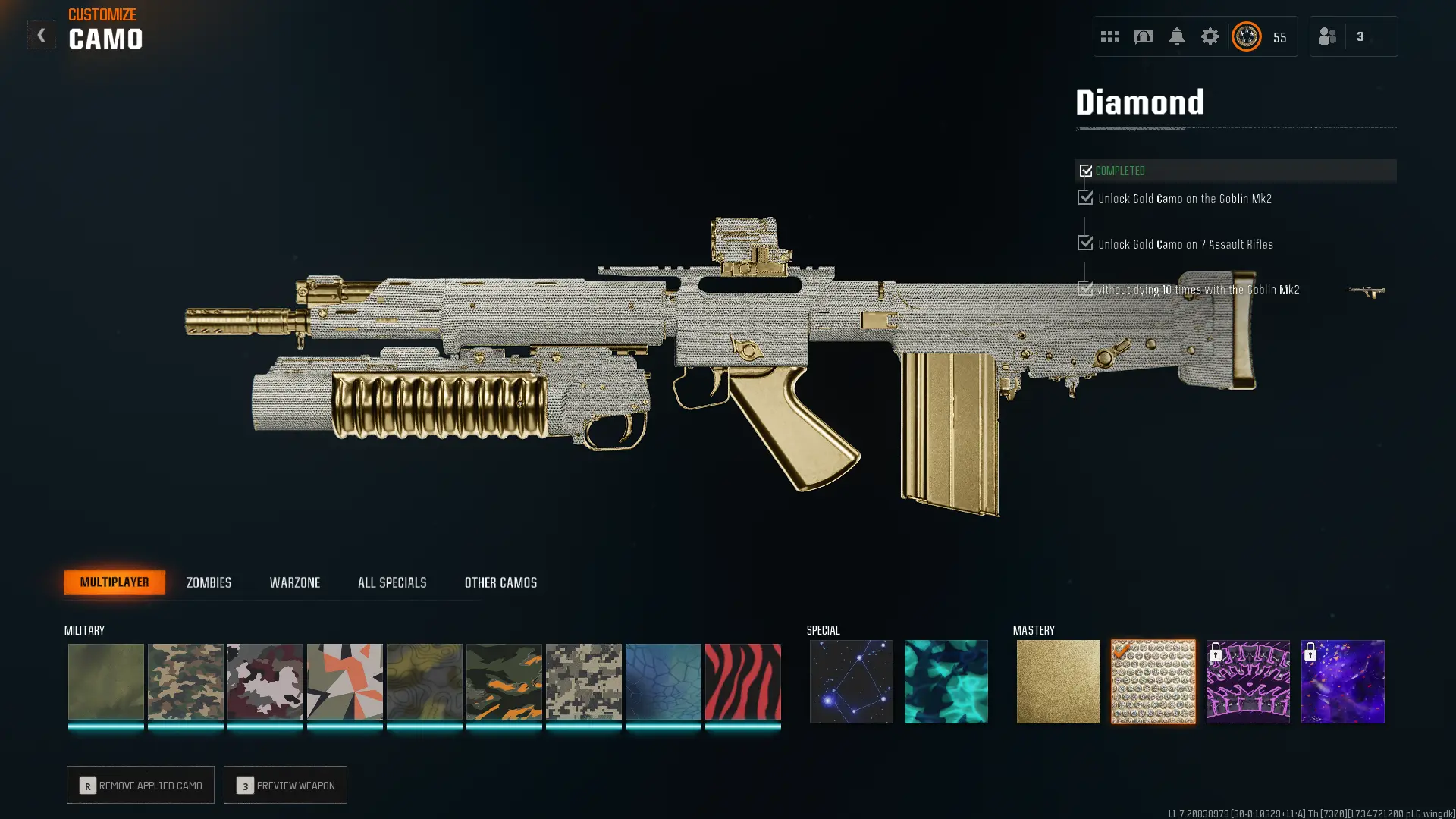Select the Diamond mastery camo swatch

click(1153, 681)
